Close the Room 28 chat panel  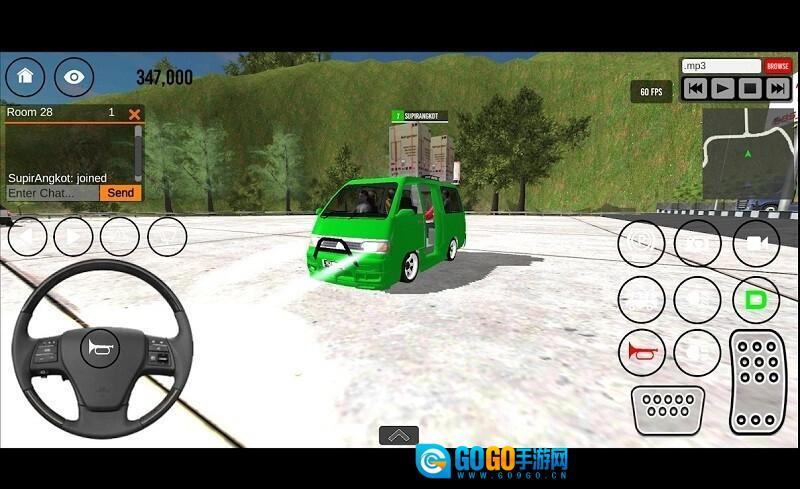pyautogui.click(x=134, y=114)
